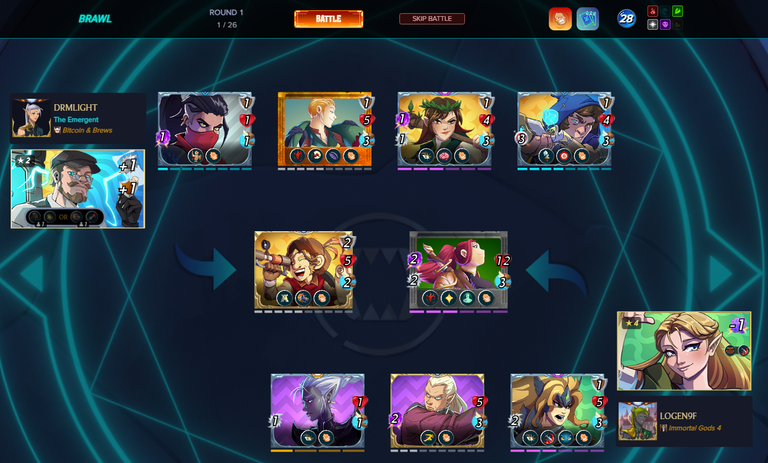Open DRMLIGHT's player profile panel

click(78, 118)
